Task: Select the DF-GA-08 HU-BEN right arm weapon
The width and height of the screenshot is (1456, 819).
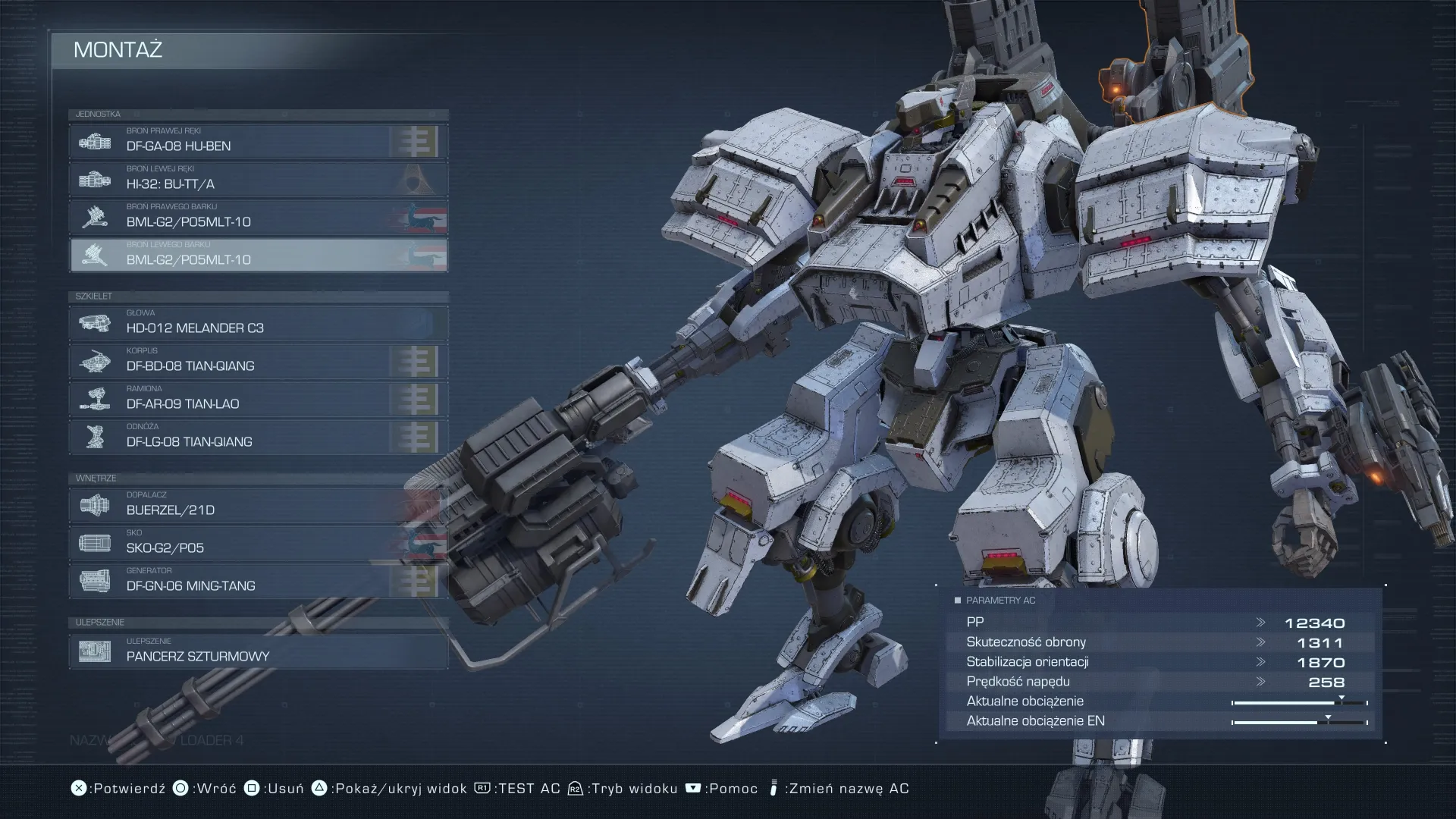Action: (x=258, y=142)
